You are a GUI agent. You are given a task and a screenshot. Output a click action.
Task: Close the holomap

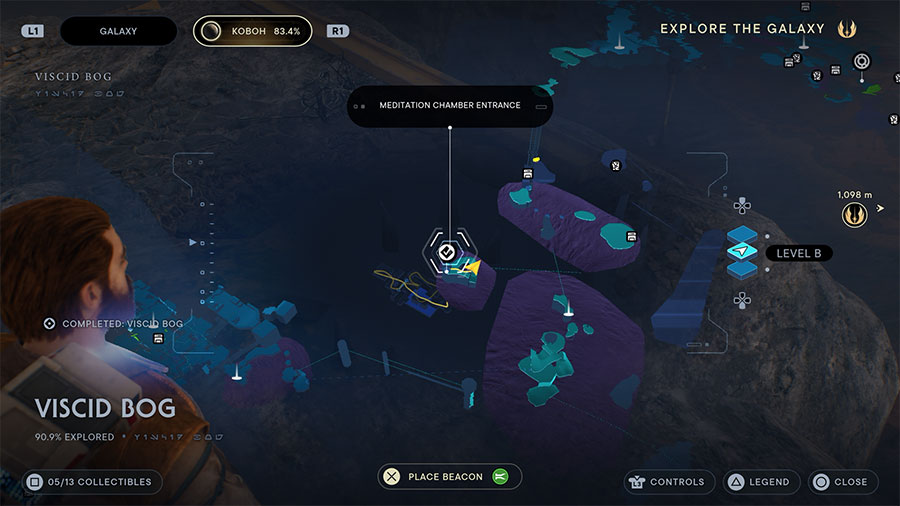[x=843, y=482]
